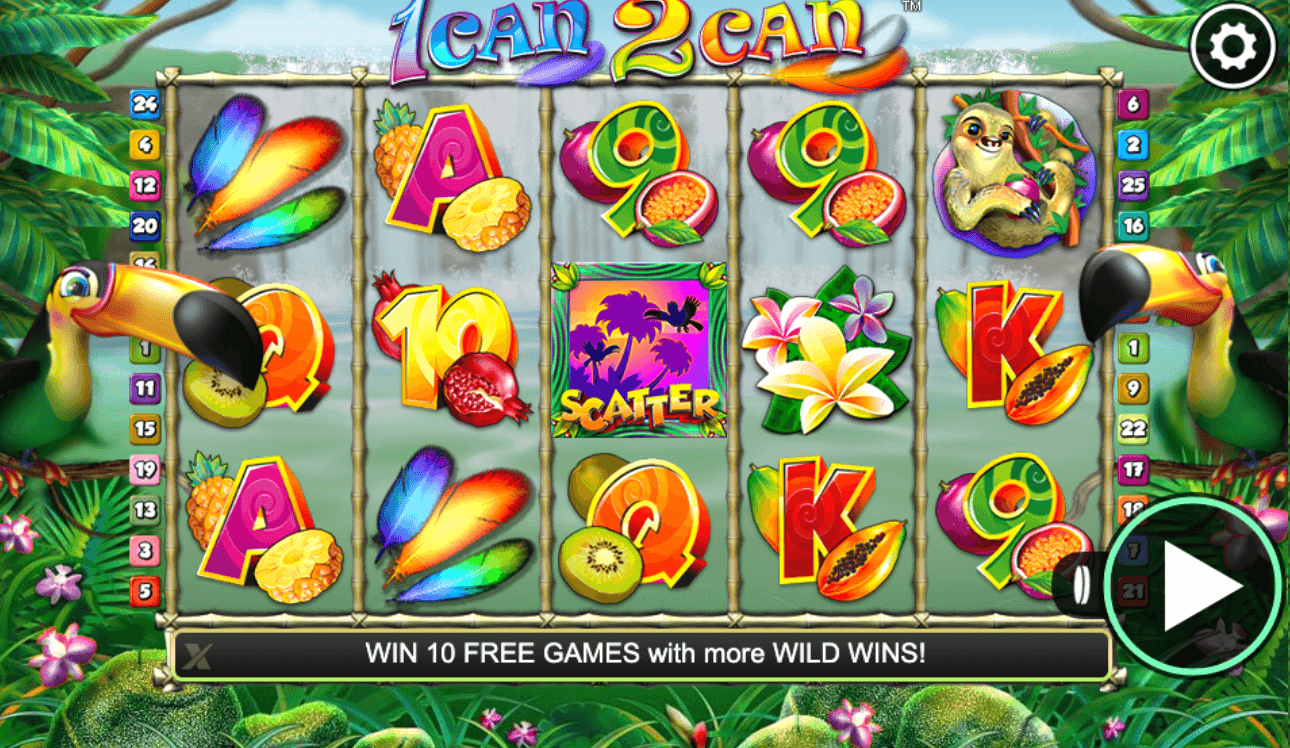Click payline marker 19
This screenshot has width=1290, height=748.
click(x=145, y=469)
